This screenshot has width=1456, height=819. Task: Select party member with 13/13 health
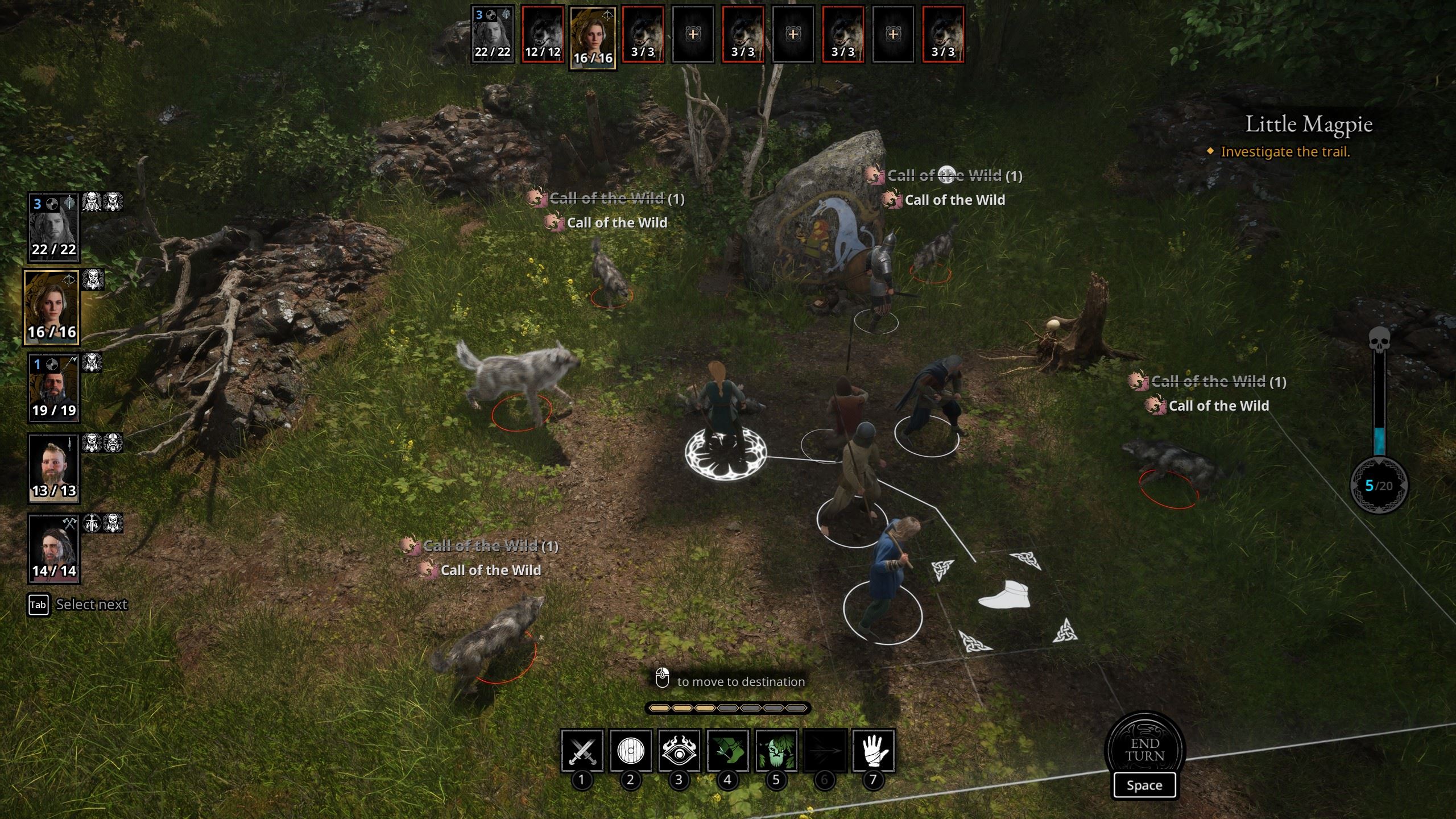(x=54, y=468)
